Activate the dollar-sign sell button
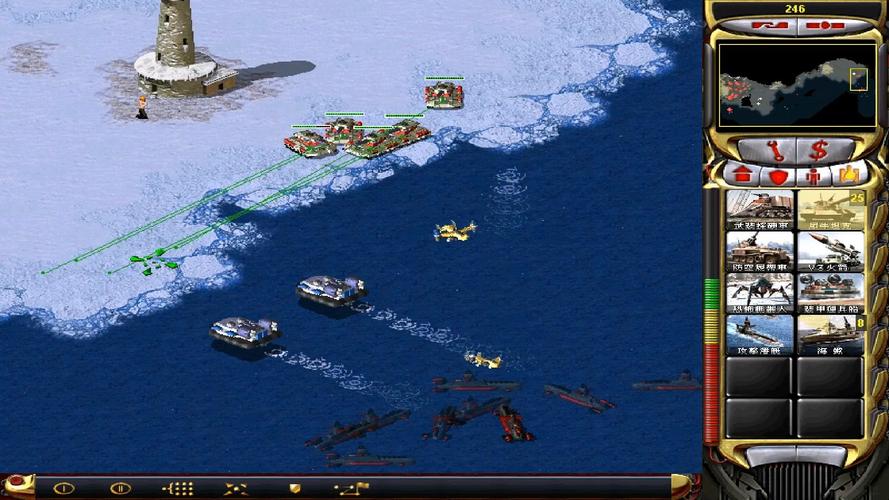Viewport: 889px width, 500px height. [x=819, y=151]
